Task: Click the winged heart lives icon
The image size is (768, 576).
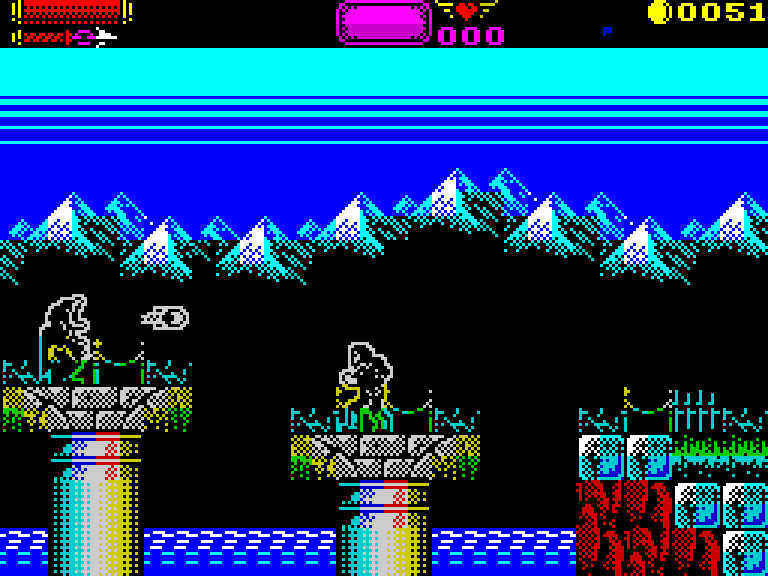Action: pyautogui.click(x=466, y=11)
